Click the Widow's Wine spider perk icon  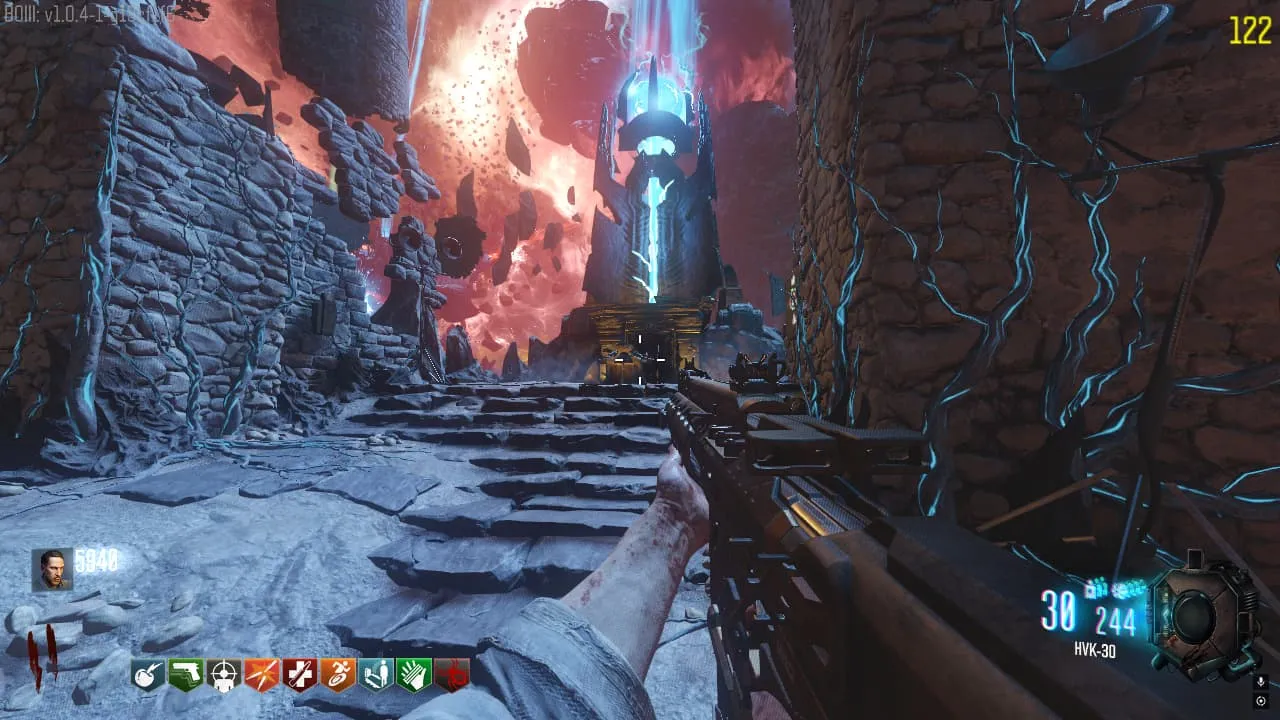click(451, 676)
